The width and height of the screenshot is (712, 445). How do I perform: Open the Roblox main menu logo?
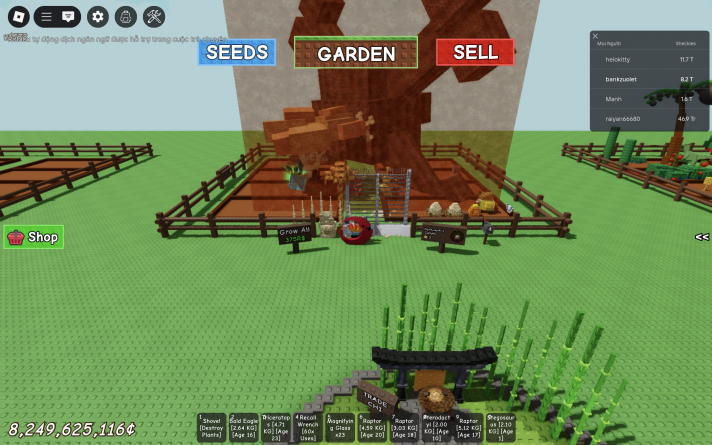[16, 16]
